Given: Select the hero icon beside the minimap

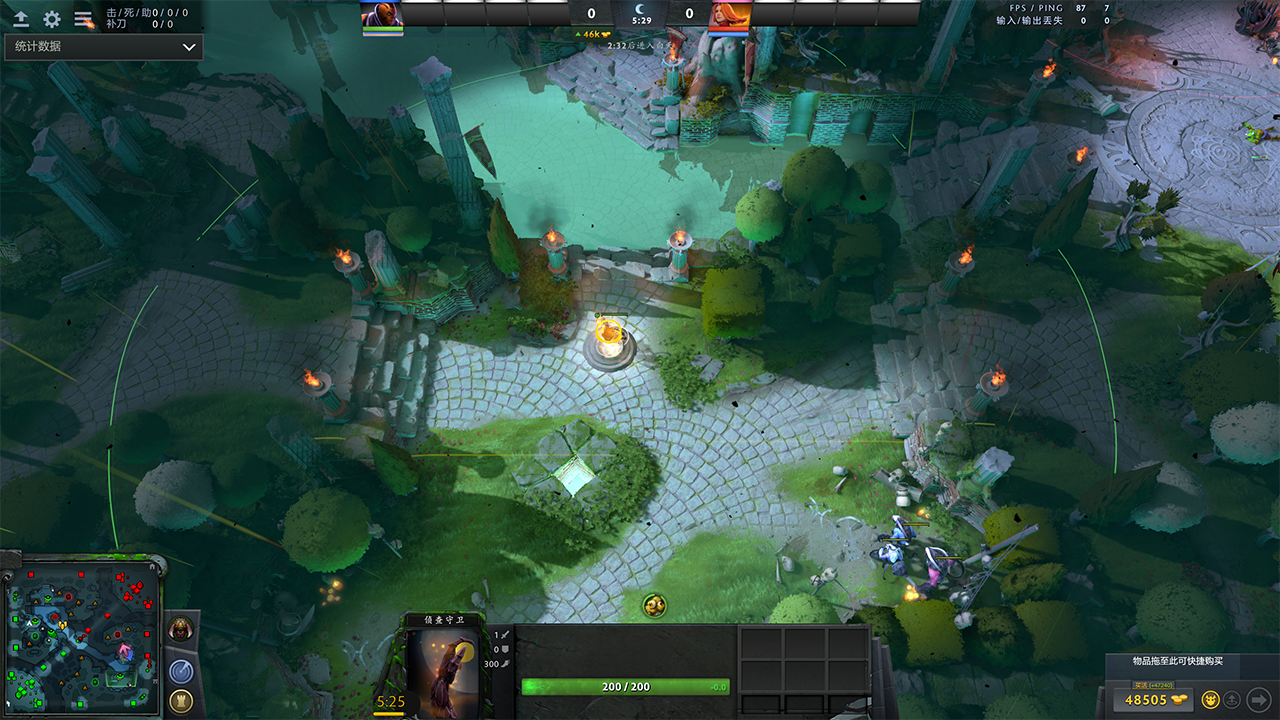Looking at the screenshot, I should [x=181, y=630].
